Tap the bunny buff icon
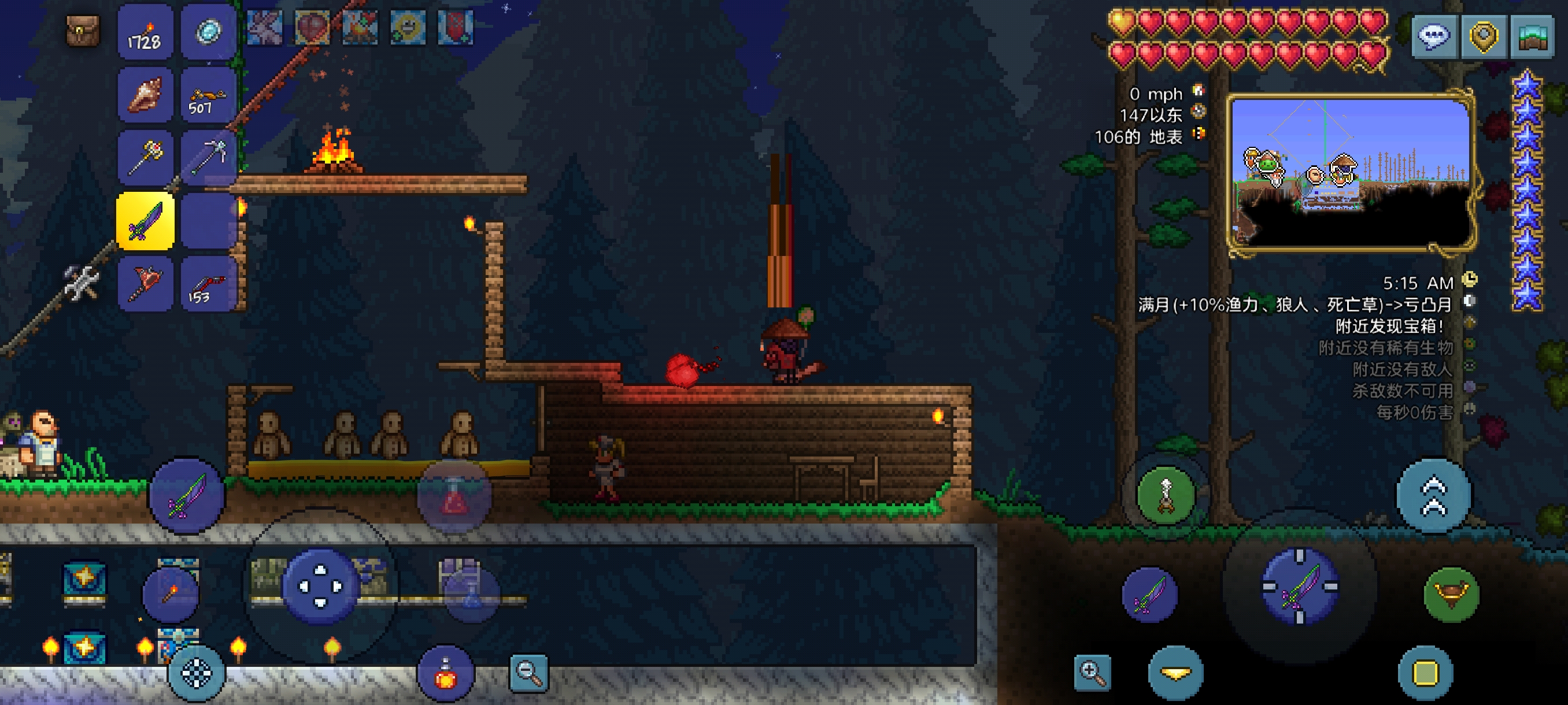 [265, 28]
